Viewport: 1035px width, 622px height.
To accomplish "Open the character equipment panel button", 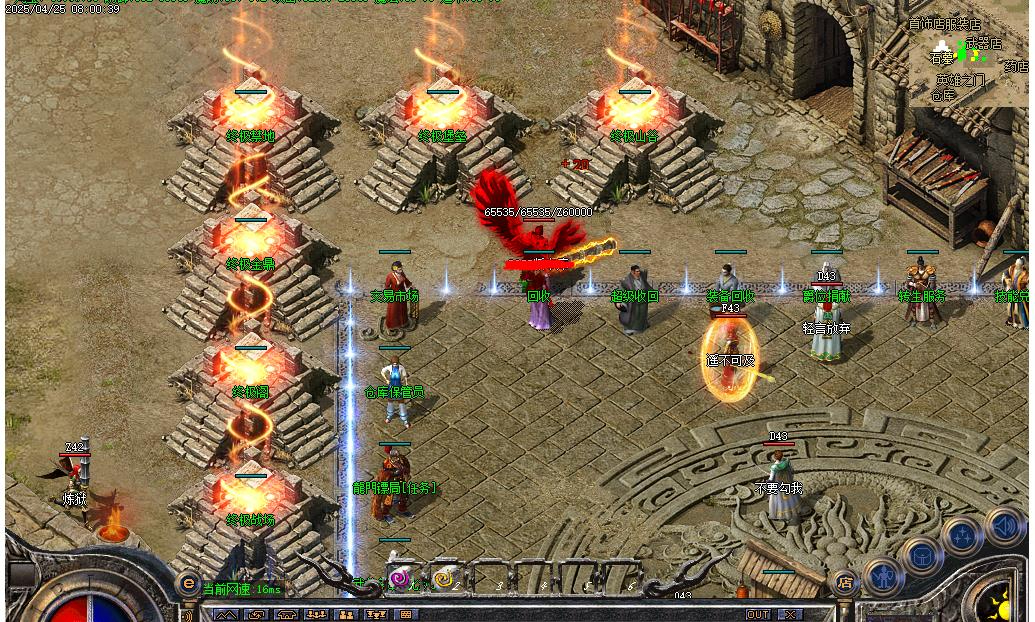I will 884,577.
